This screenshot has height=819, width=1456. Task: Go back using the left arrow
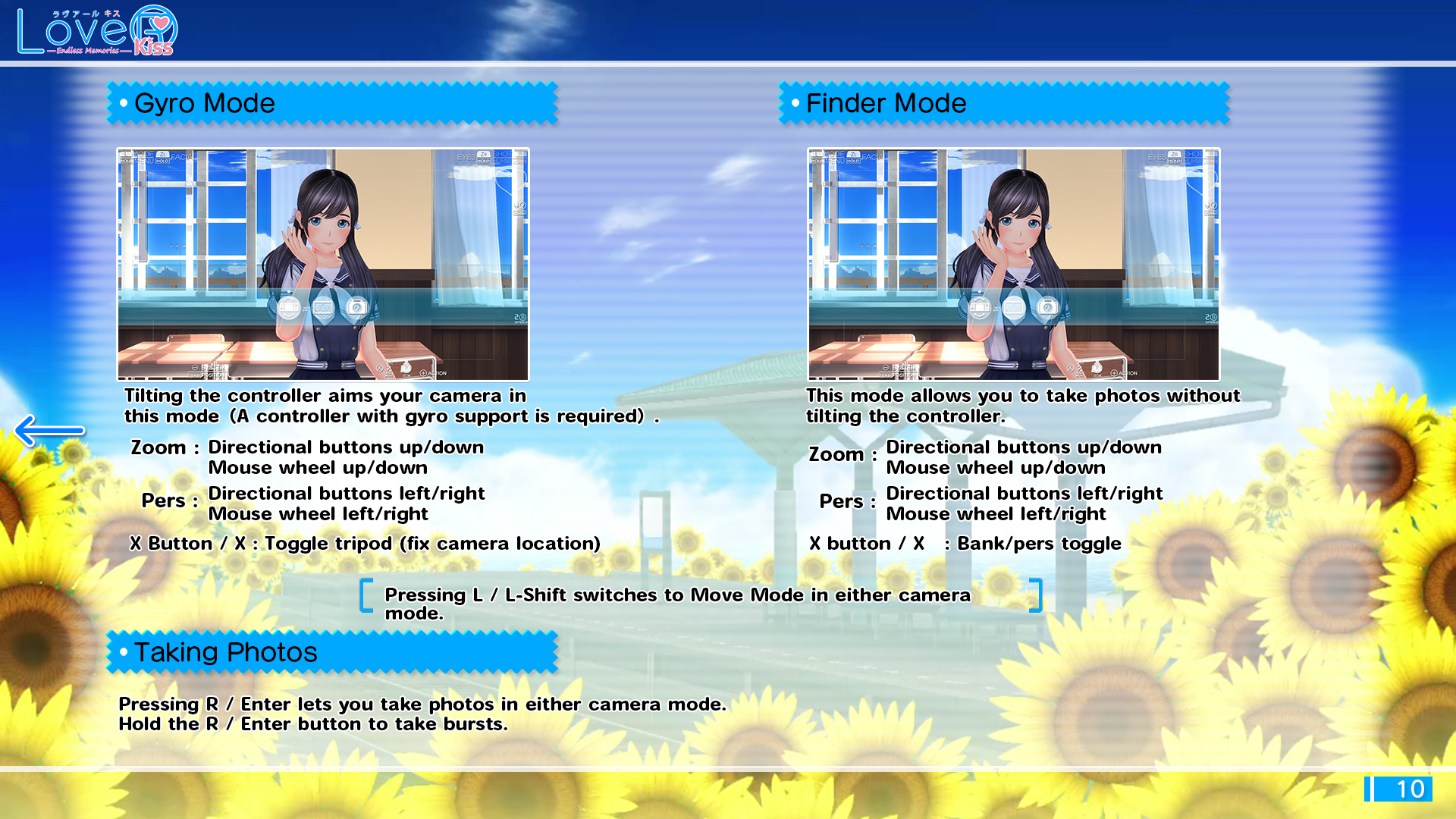pos(49,430)
